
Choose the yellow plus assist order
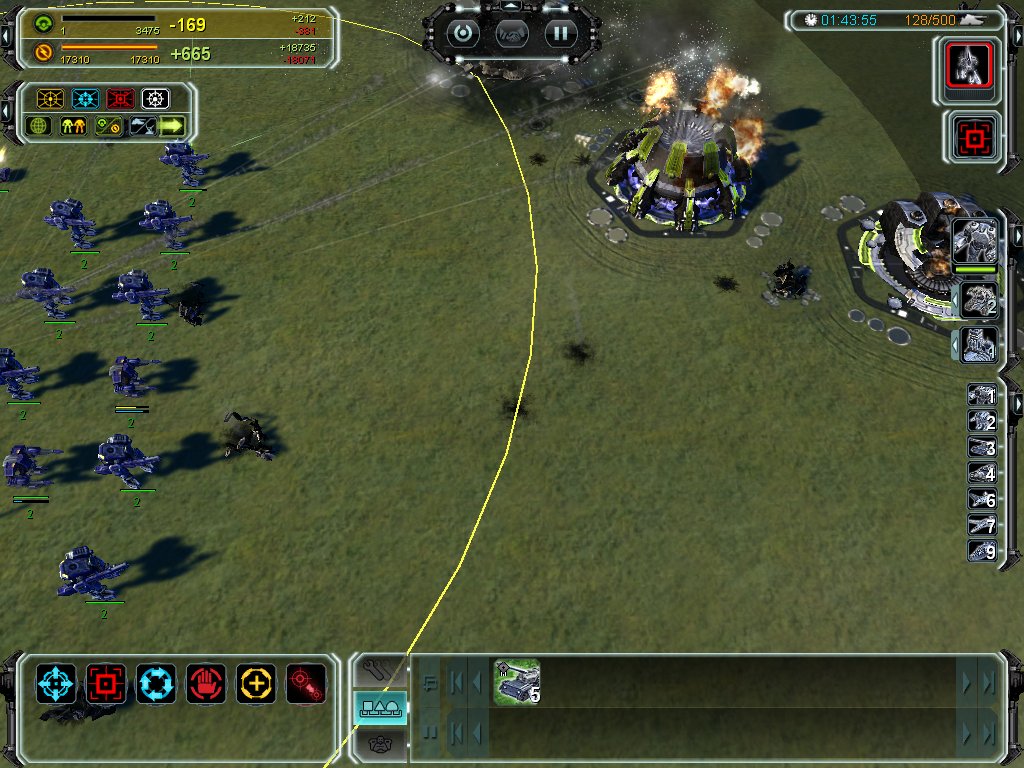[256, 684]
